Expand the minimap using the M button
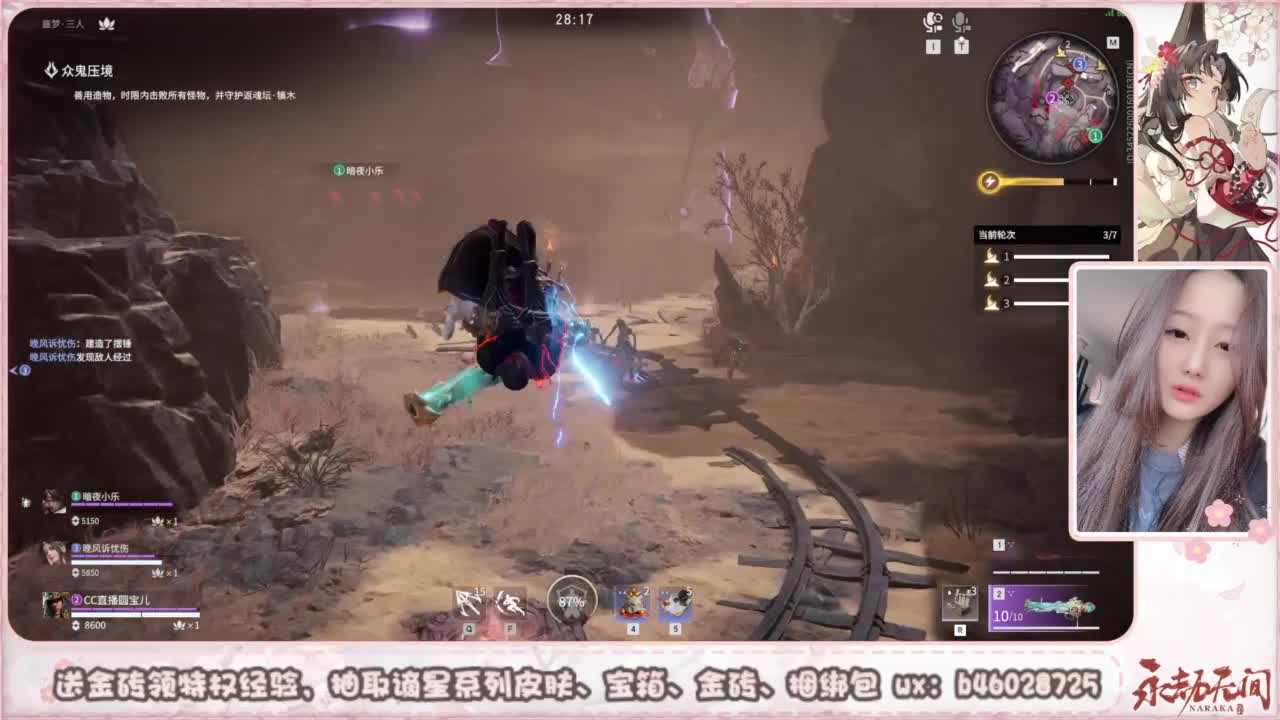1280x720 pixels. [1114, 44]
